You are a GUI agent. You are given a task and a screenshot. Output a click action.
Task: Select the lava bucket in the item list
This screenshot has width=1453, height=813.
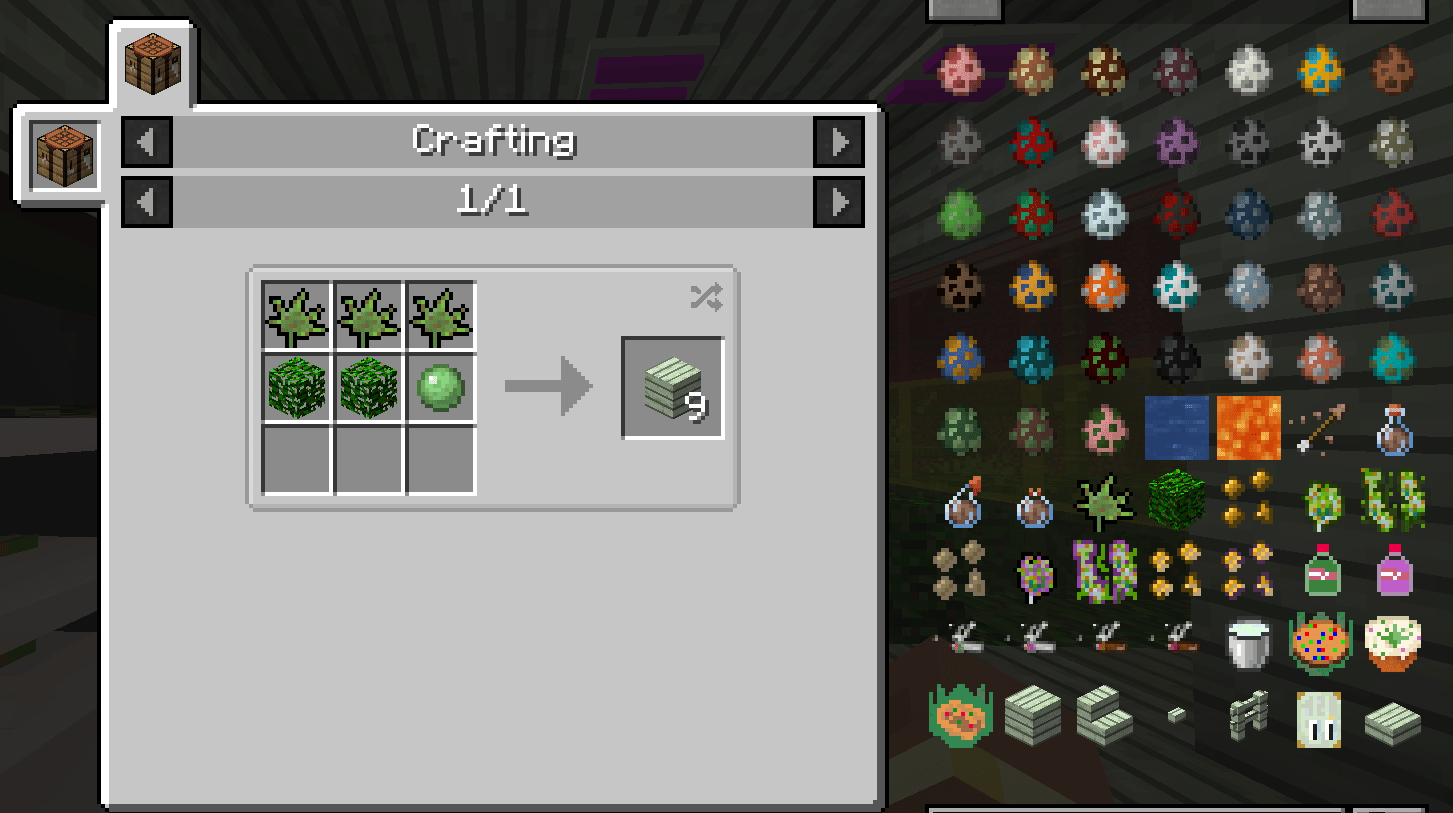point(1248,427)
